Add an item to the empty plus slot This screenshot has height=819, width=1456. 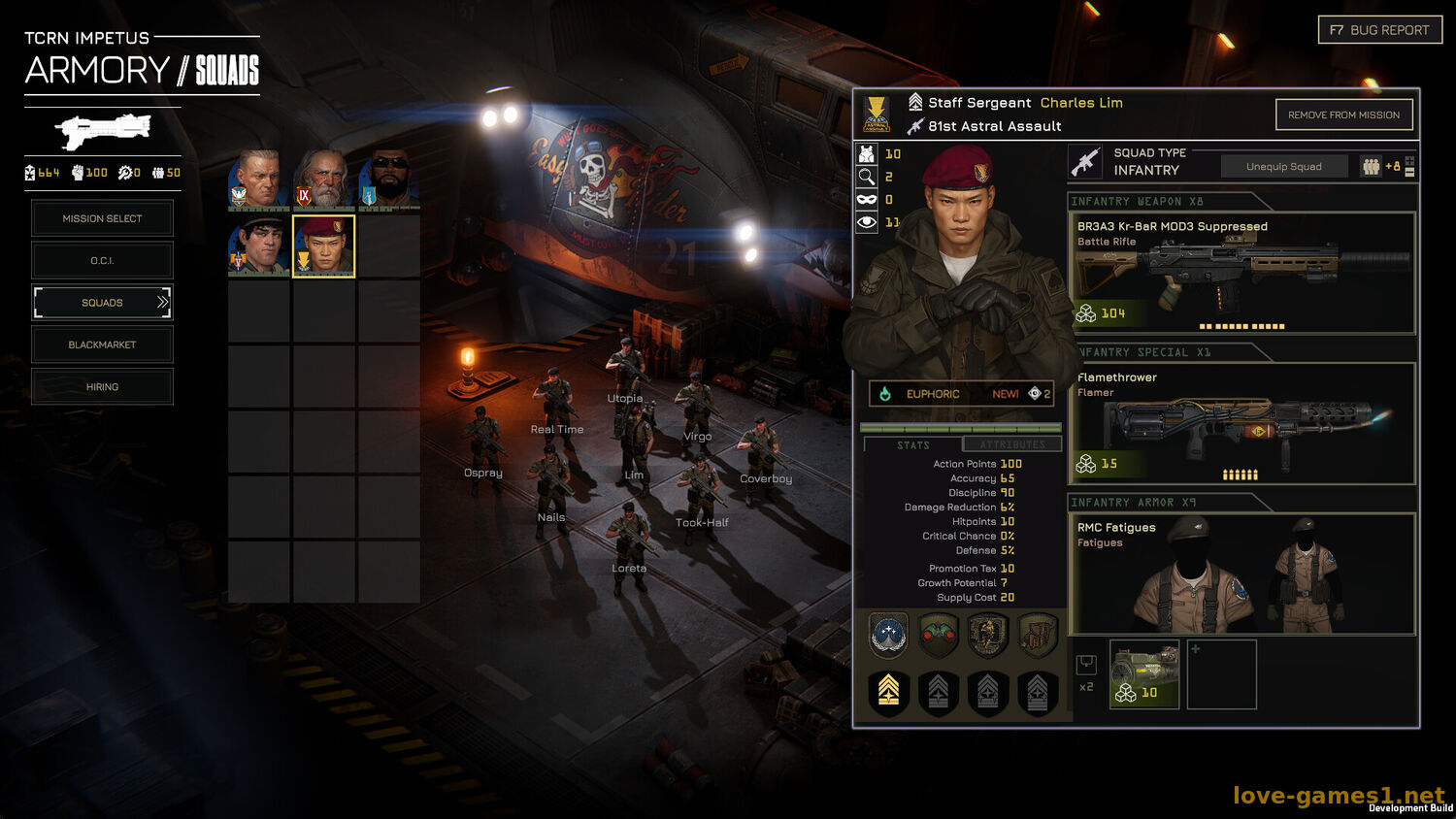click(x=1221, y=674)
